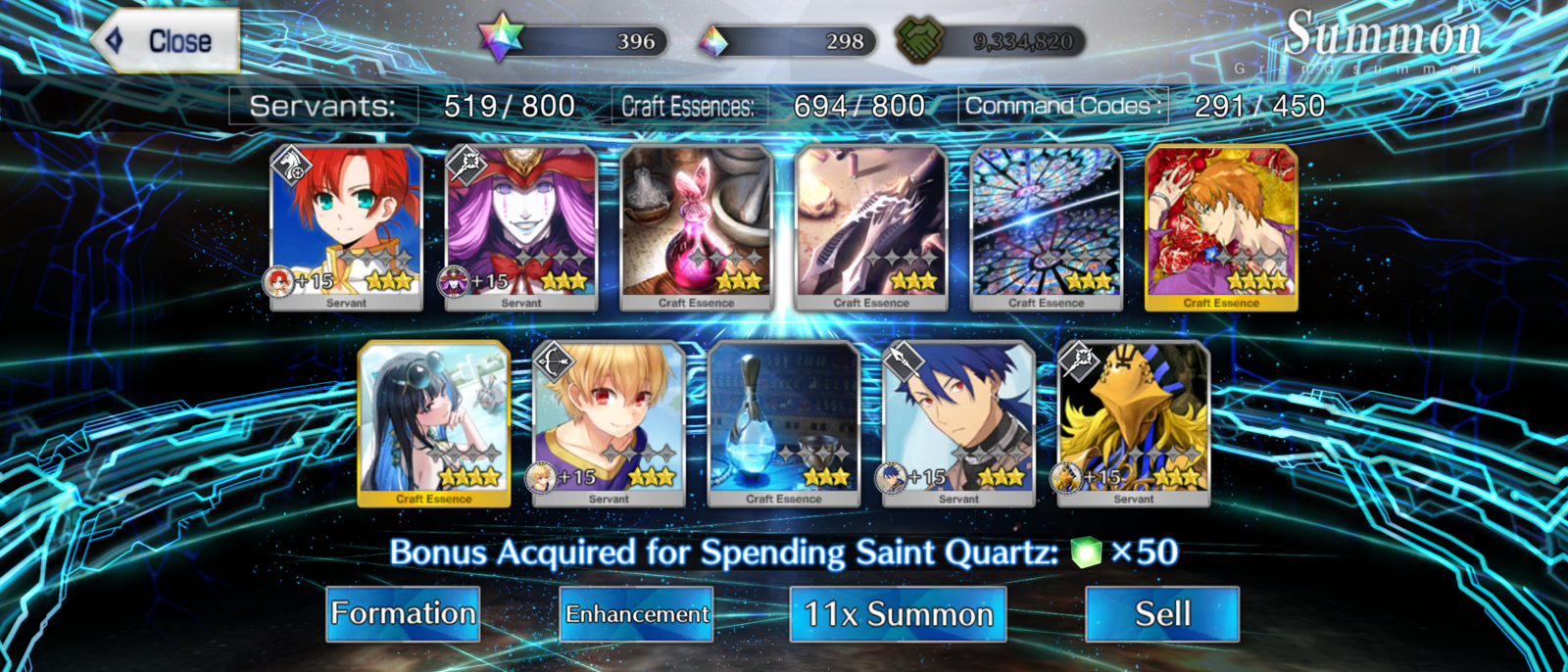1568x672 pixels.
Task: Go to Enhancement
Action: 636,614
